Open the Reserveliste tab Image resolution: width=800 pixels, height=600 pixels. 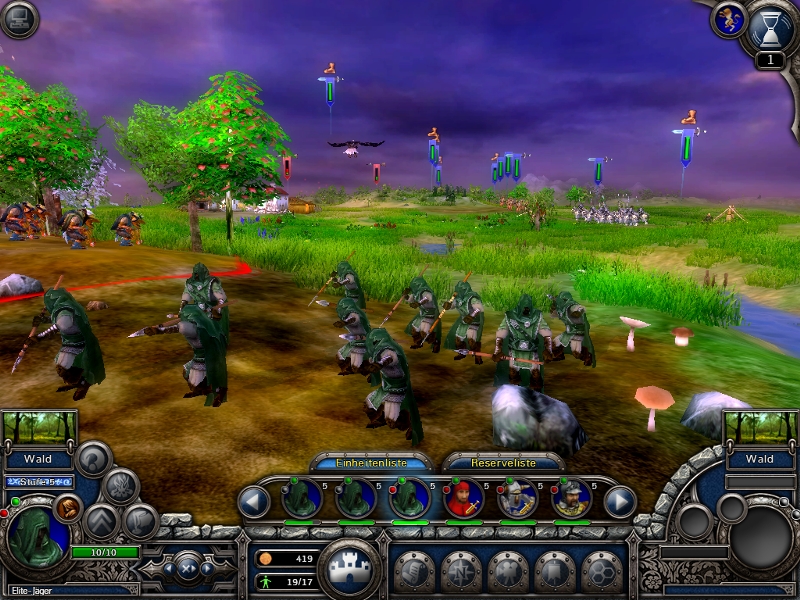[x=502, y=462]
